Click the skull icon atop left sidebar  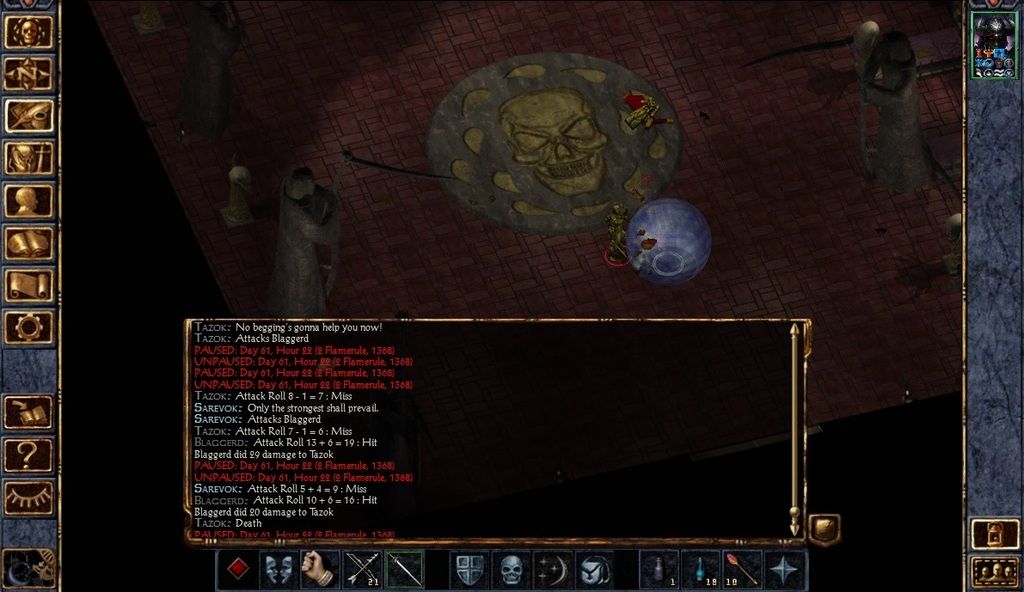[x=29, y=31]
